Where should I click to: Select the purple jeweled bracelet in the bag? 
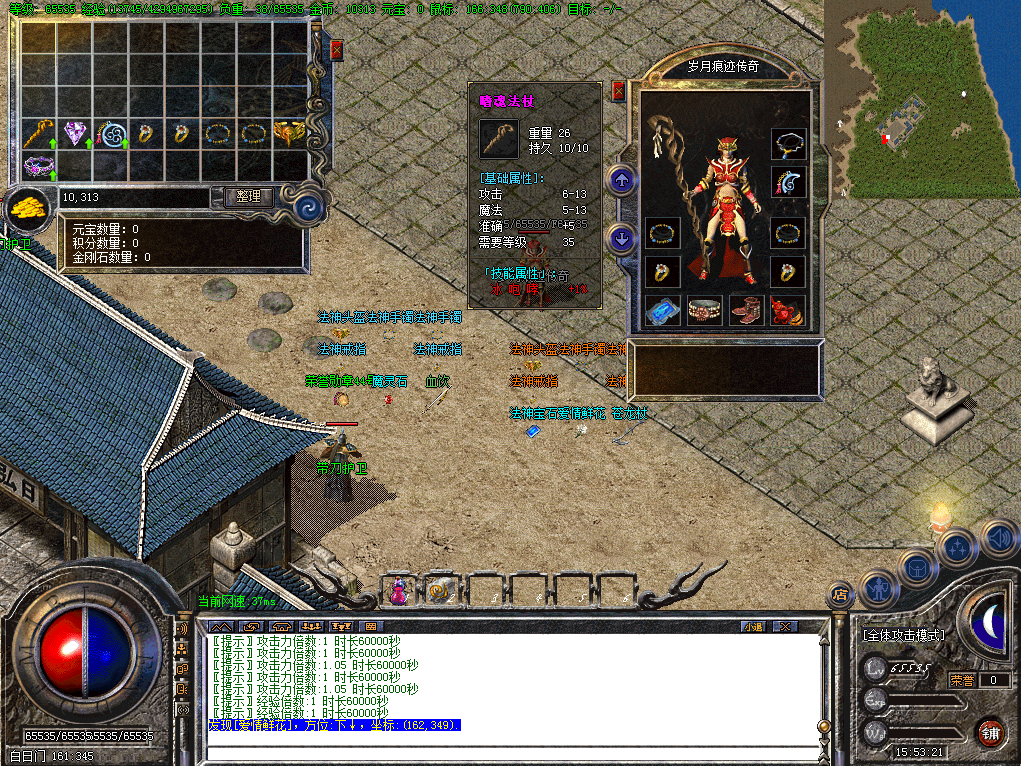click(39, 166)
